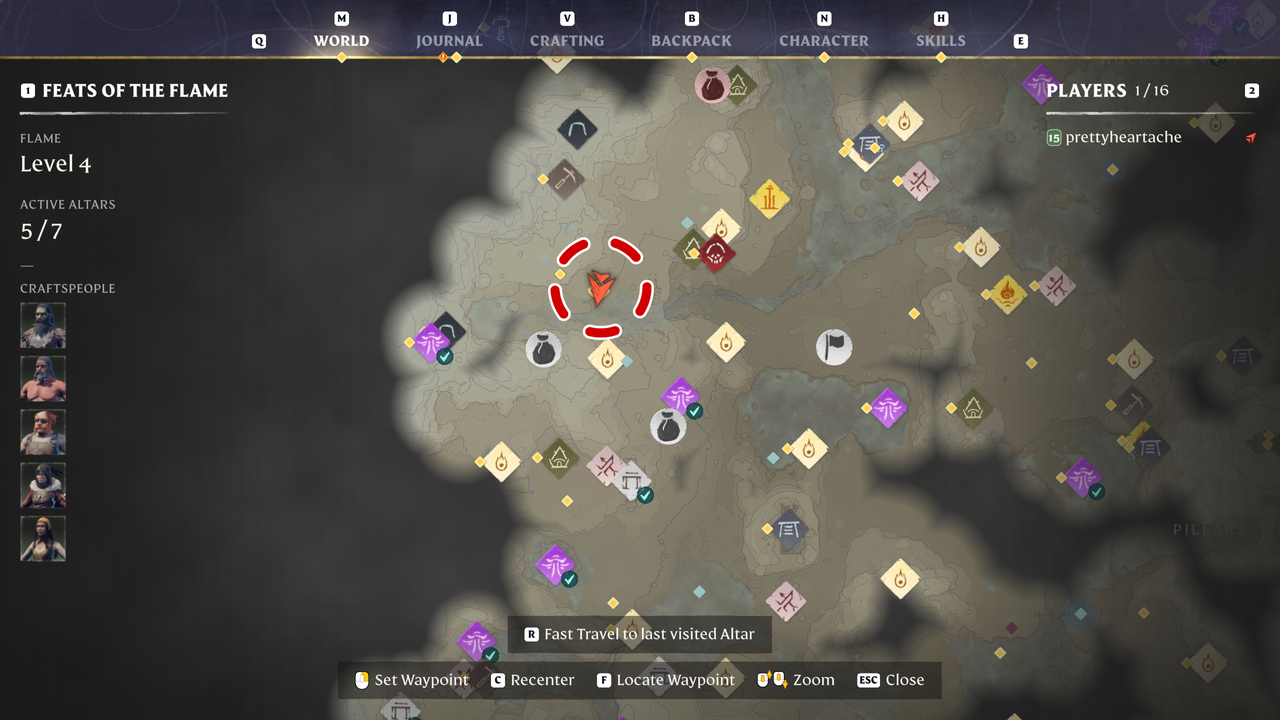Click the yellow tower map marker

769,198
